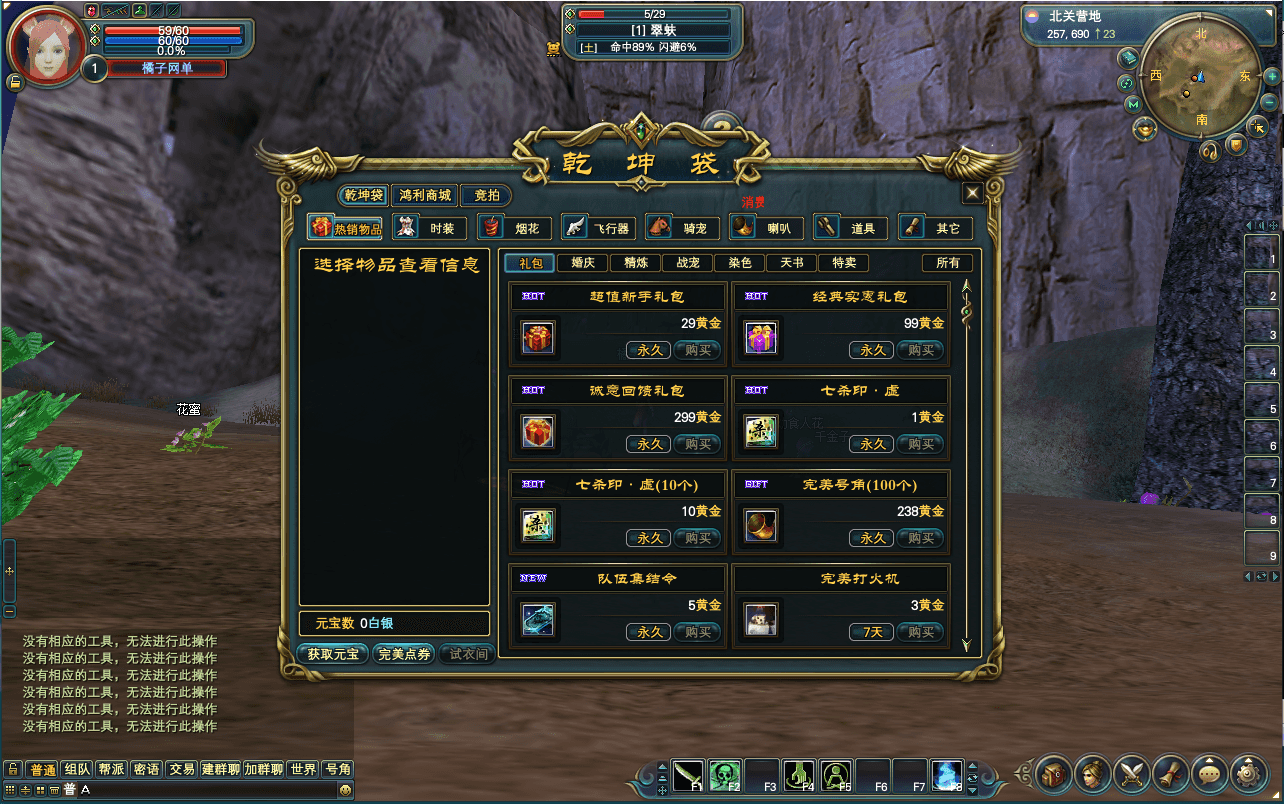Open the 竞拍 auction tab
The width and height of the screenshot is (1284, 804).
click(x=487, y=195)
